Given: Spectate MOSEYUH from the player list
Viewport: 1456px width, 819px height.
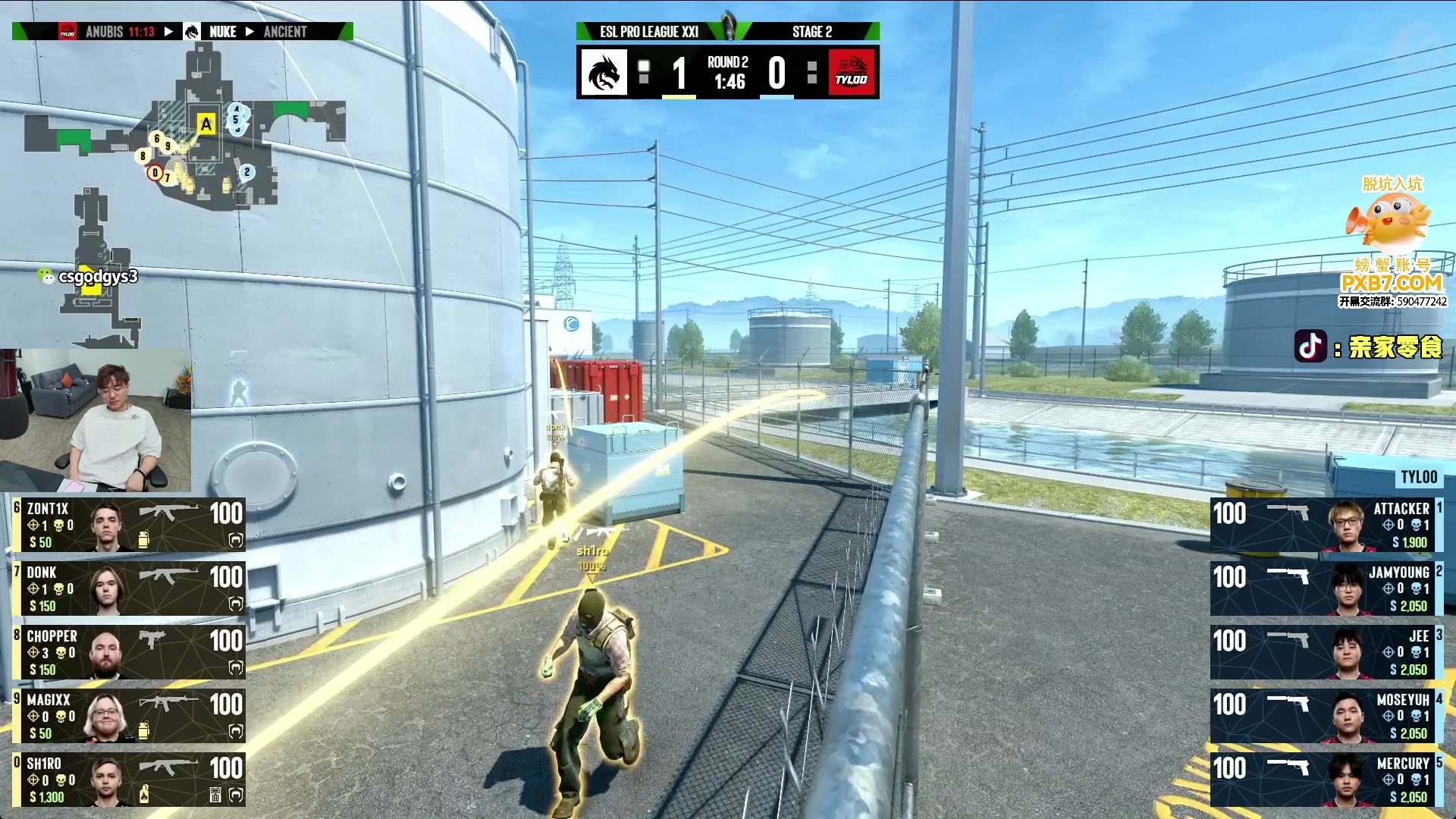Looking at the screenshot, I should click(x=1326, y=716).
